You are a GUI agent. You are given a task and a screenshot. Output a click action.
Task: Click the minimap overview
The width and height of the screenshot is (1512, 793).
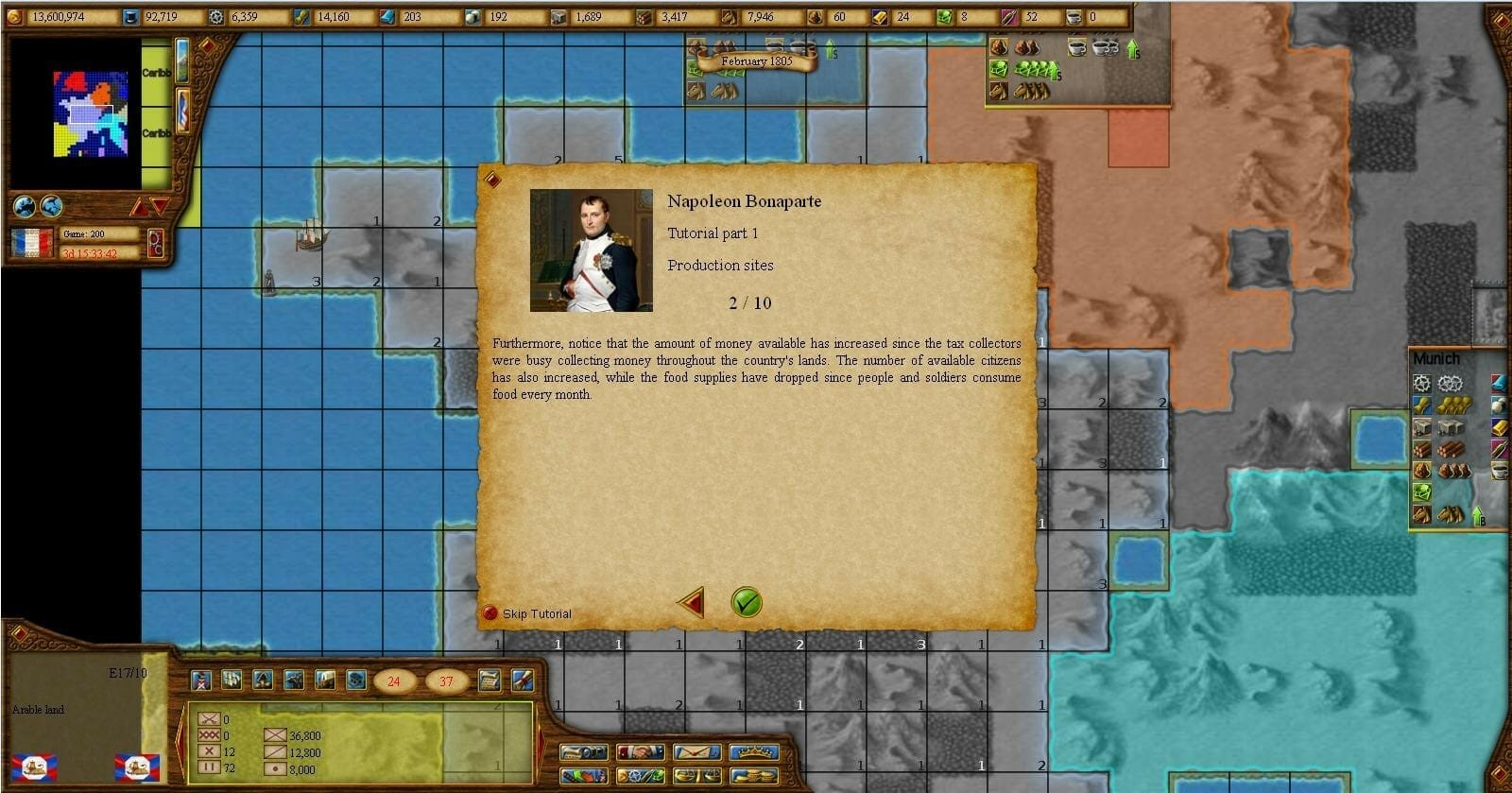[91, 113]
